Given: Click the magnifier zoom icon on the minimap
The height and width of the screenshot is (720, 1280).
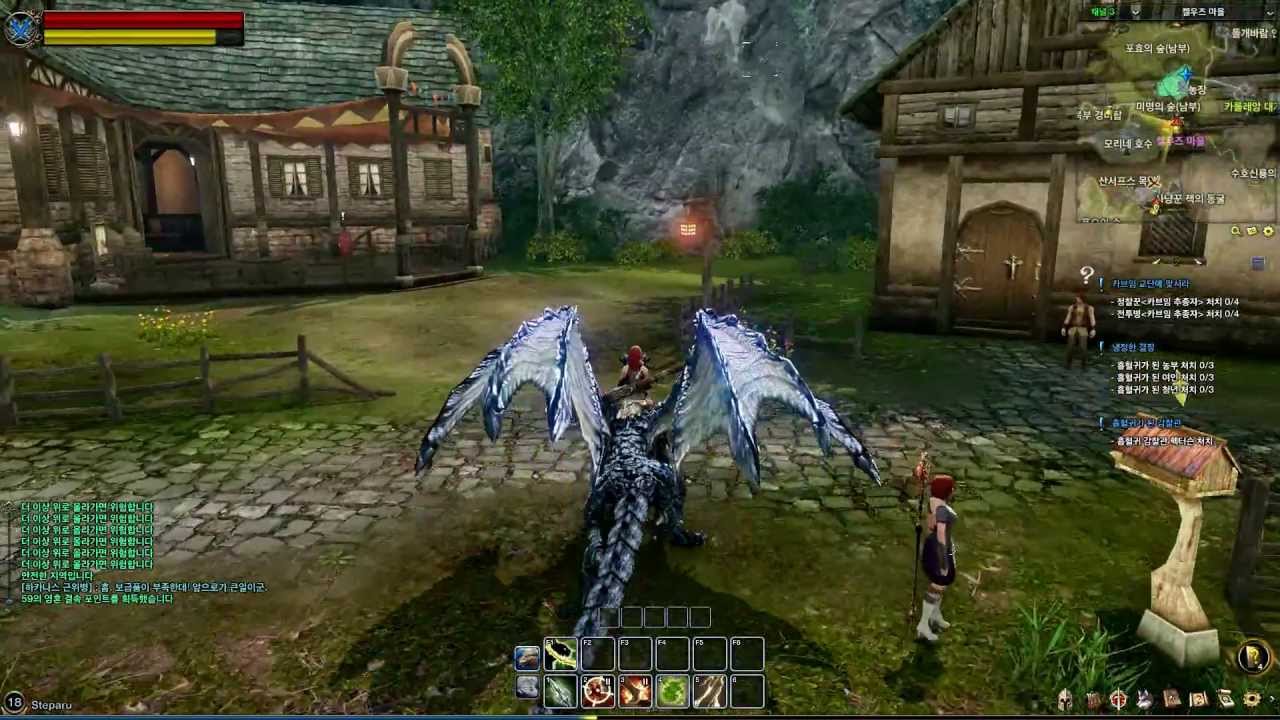Looking at the screenshot, I should [1235, 230].
